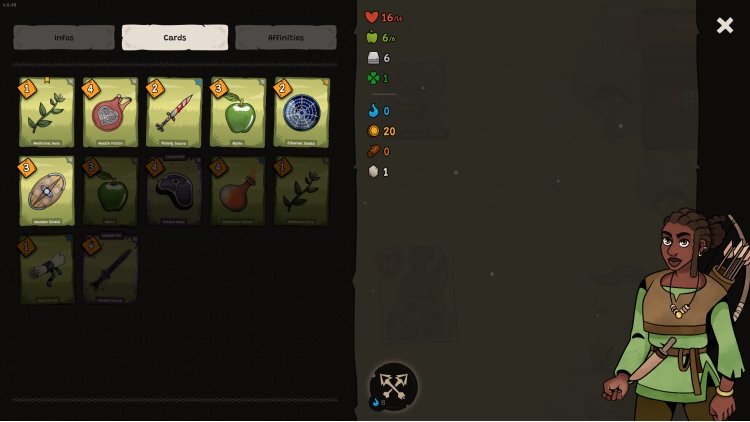This screenshot has height=422, width=750.
Task: Choose the Health Potion card
Action: click(x=110, y=113)
